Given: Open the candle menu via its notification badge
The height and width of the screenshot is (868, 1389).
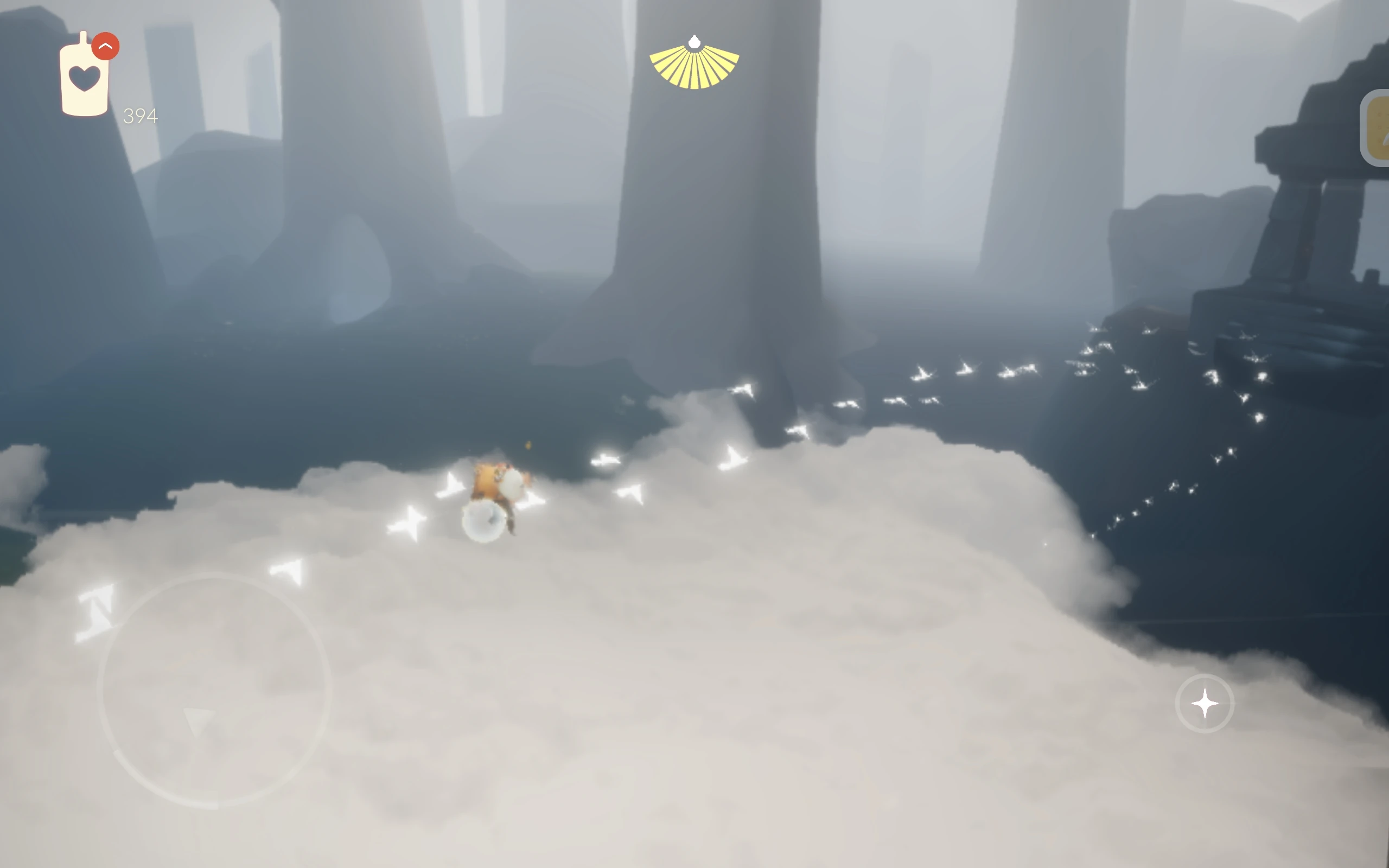Looking at the screenshot, I should pyautogui.click(x=105, y=45).
